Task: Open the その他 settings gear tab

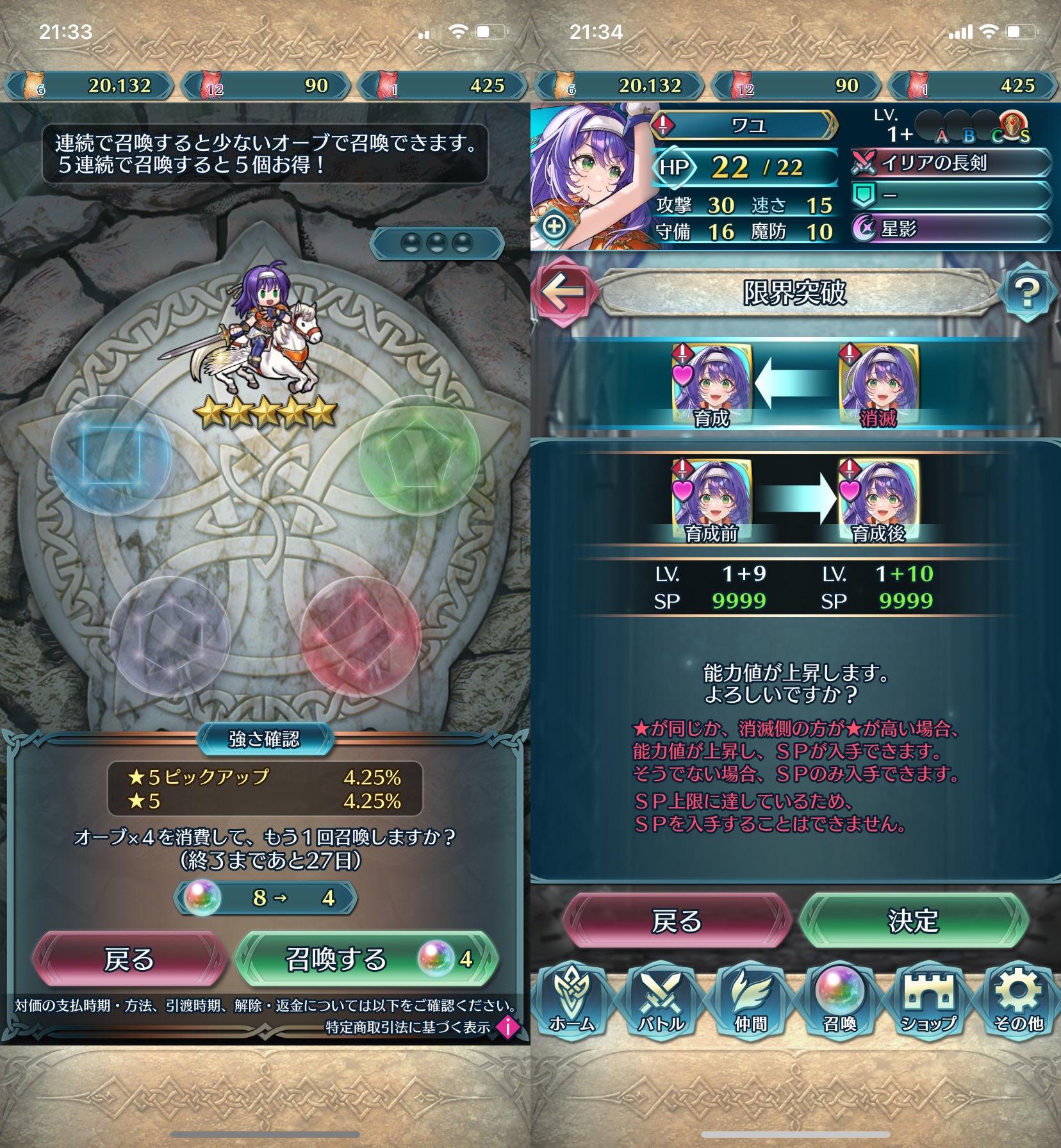Action: point(1018,1003)
